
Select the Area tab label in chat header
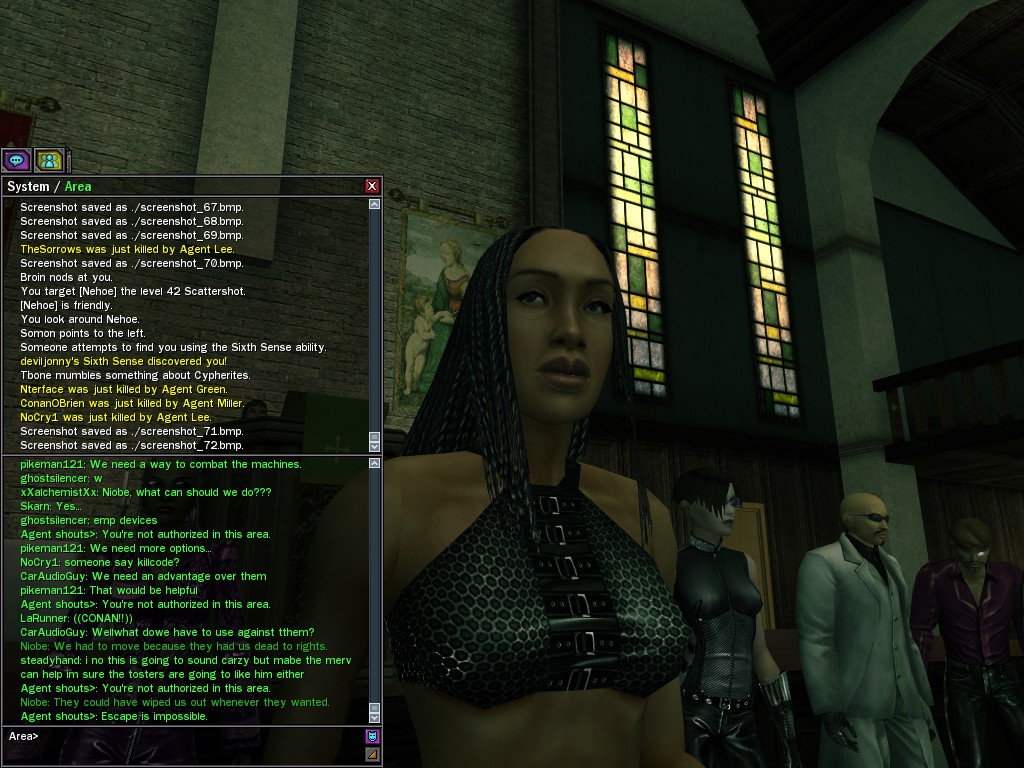click(x=78, y=186)
